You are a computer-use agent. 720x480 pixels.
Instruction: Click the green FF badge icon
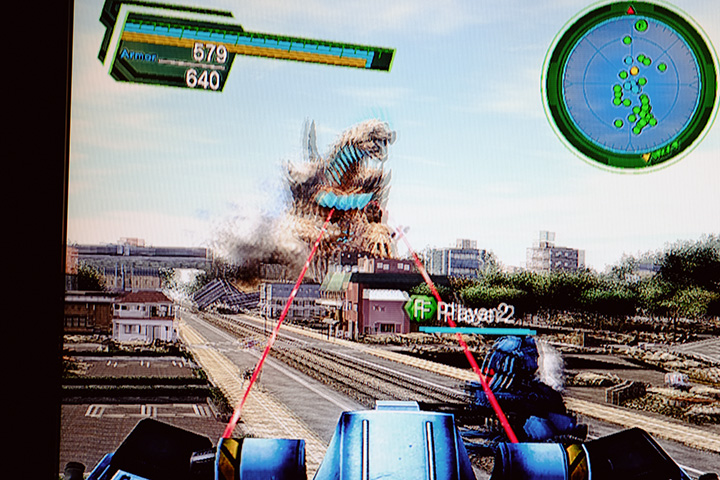click(x=420, y=309)
